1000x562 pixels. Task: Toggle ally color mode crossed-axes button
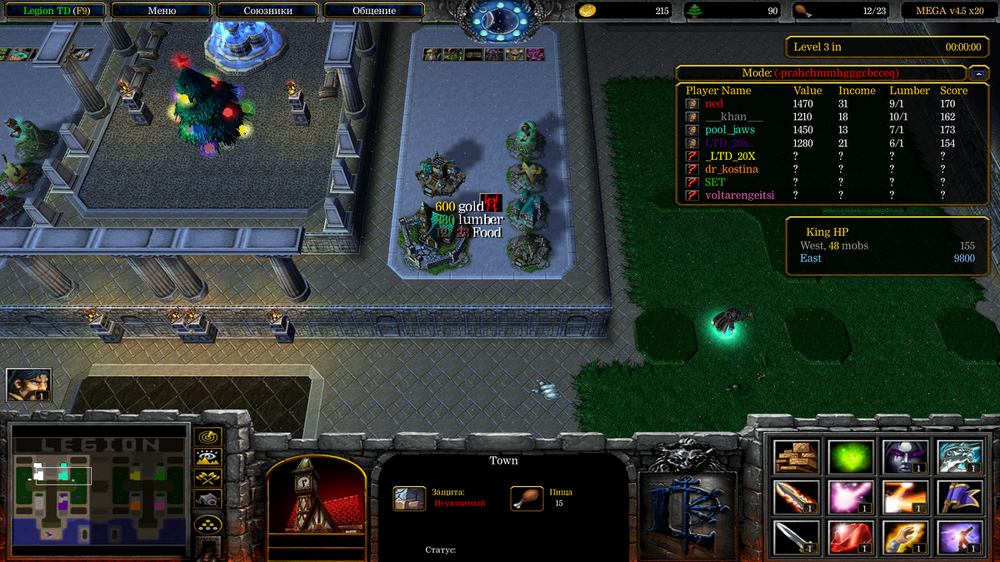208,479
